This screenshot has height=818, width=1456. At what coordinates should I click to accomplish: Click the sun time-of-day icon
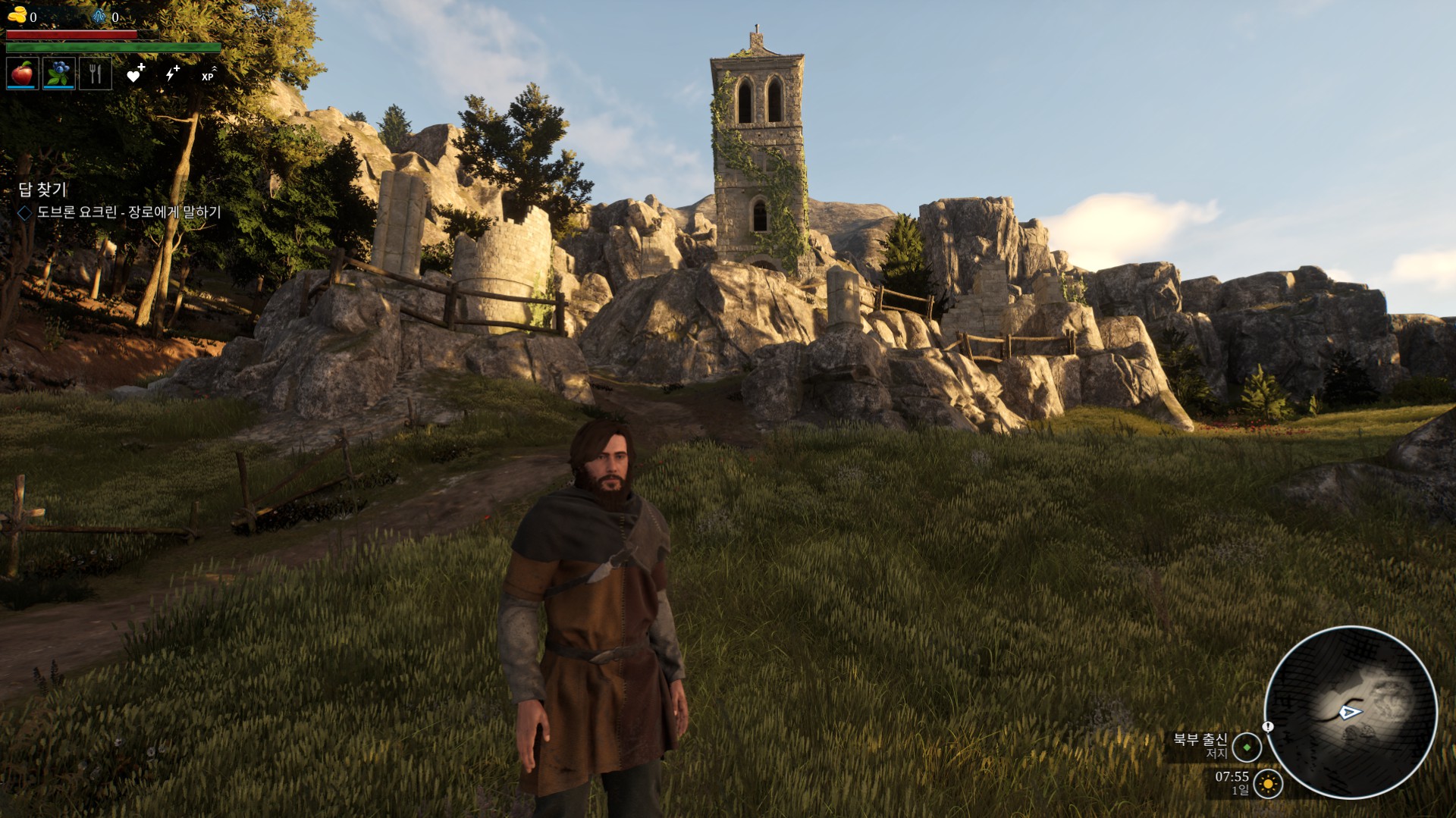(1268, 783)
